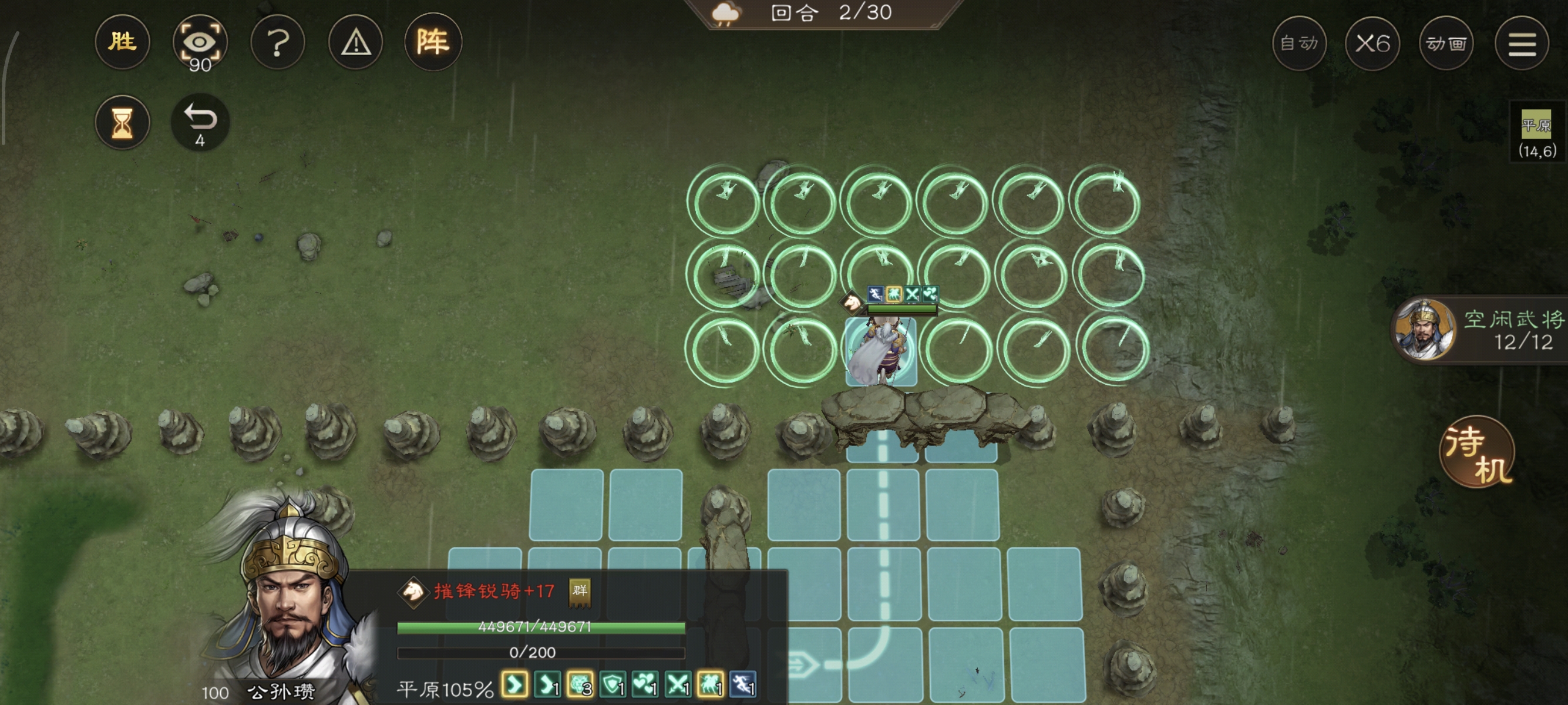This screenshot has height=705, width=1568.
Task: View the shield buff status icon
Action: (613, 686)
